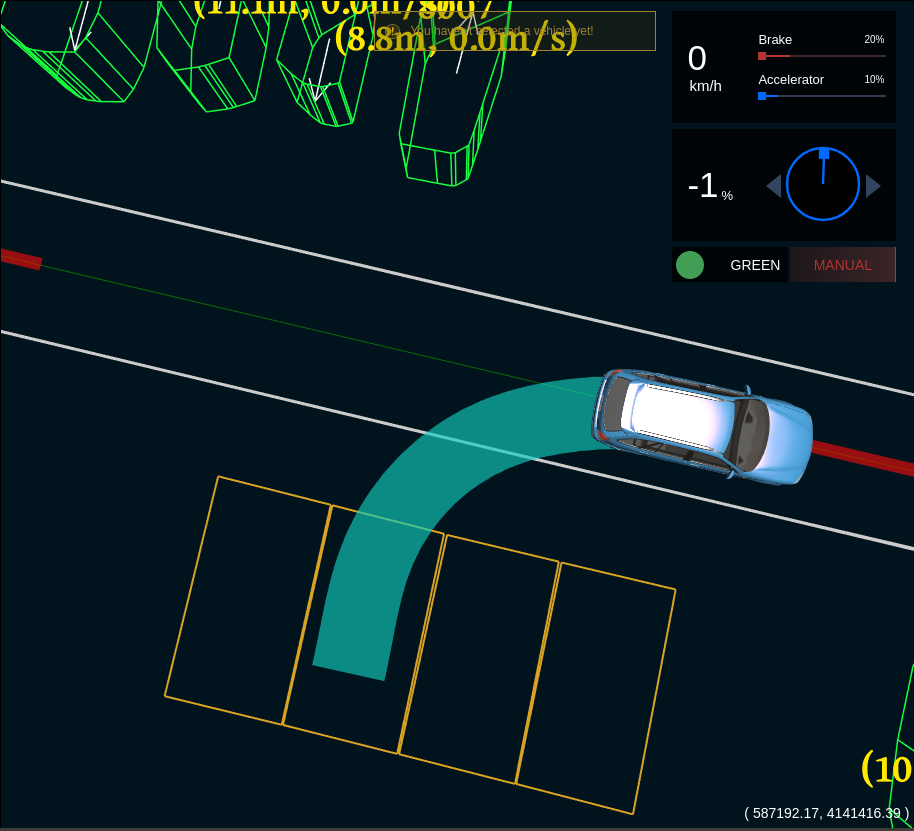Click the MANUAL driving mode button
Viewport: 914px width, 831px height.
tap(842, 265)
